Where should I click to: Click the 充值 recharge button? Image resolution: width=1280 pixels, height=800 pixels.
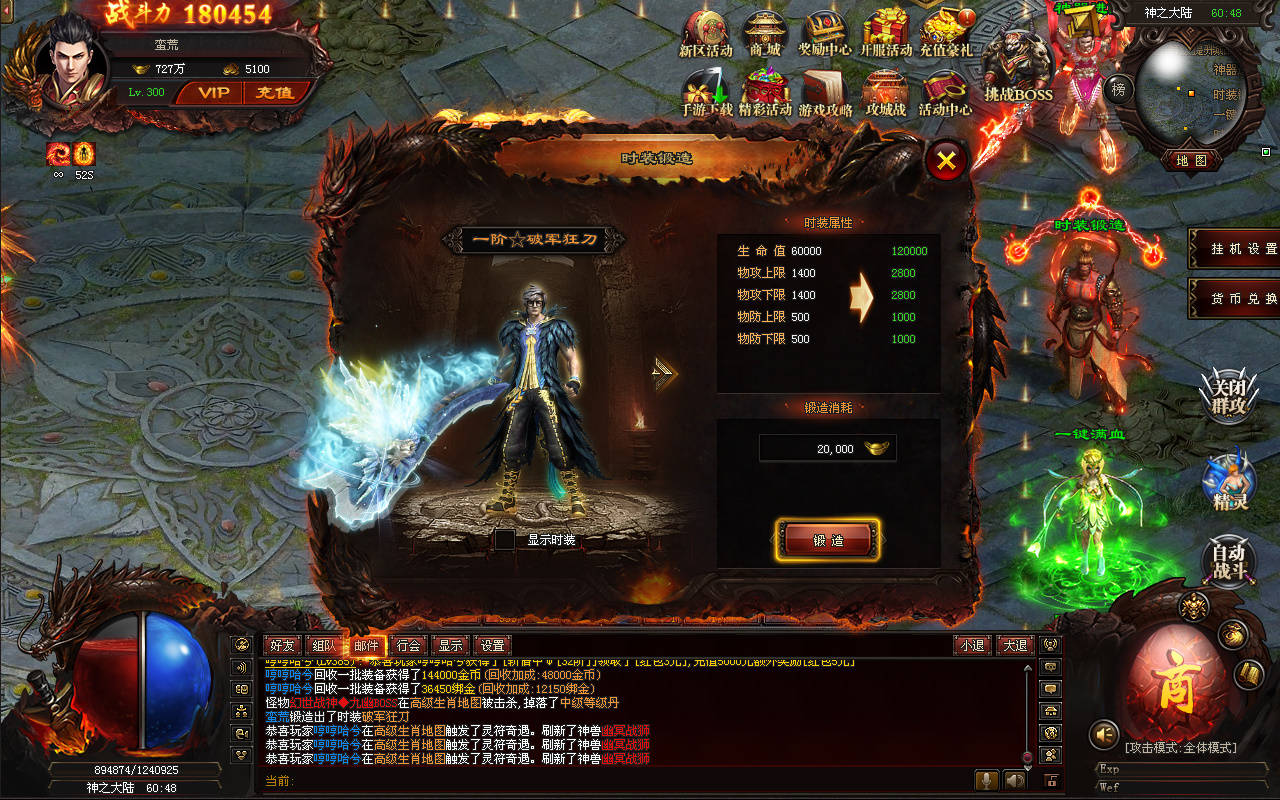point(273,93)
